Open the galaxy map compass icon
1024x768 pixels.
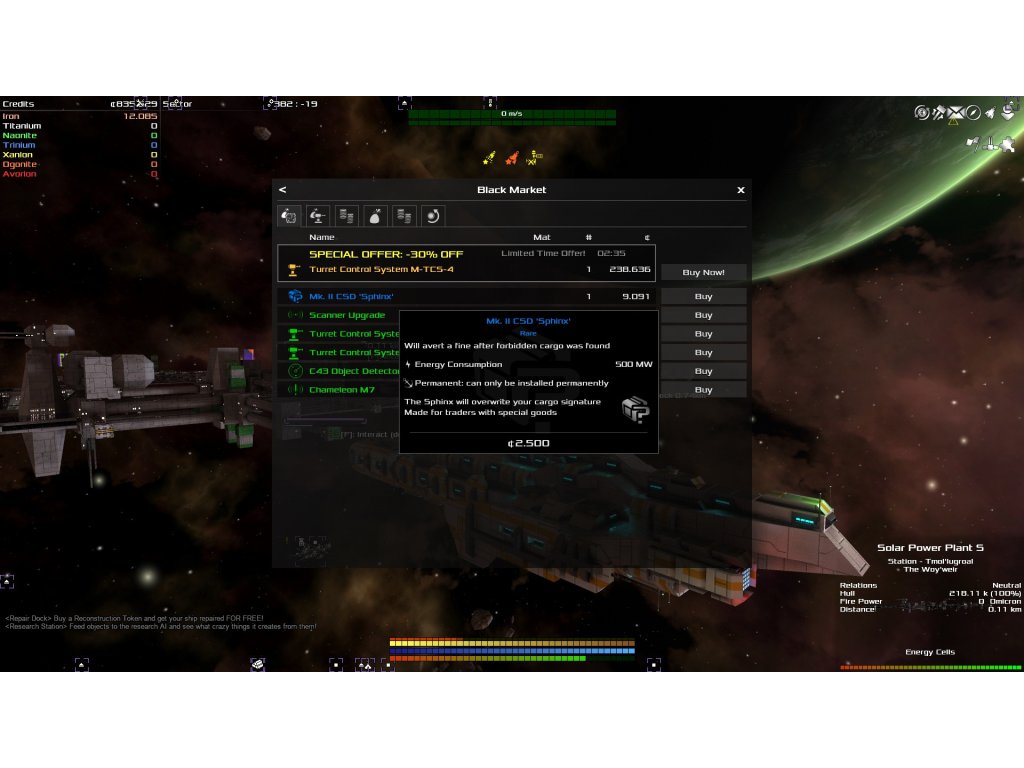[x=973, y=112]
